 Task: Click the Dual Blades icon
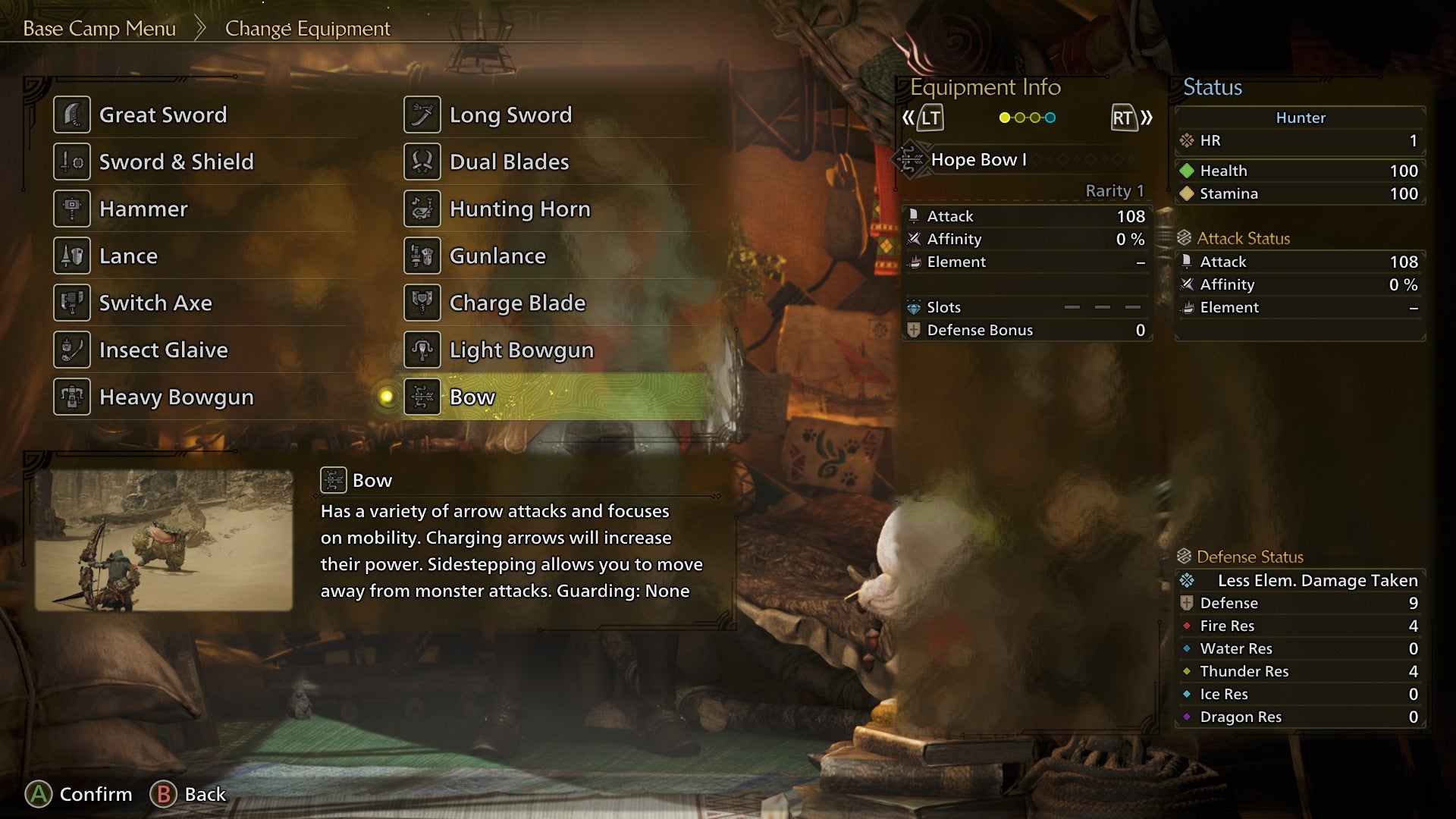(x=422, y=161)
